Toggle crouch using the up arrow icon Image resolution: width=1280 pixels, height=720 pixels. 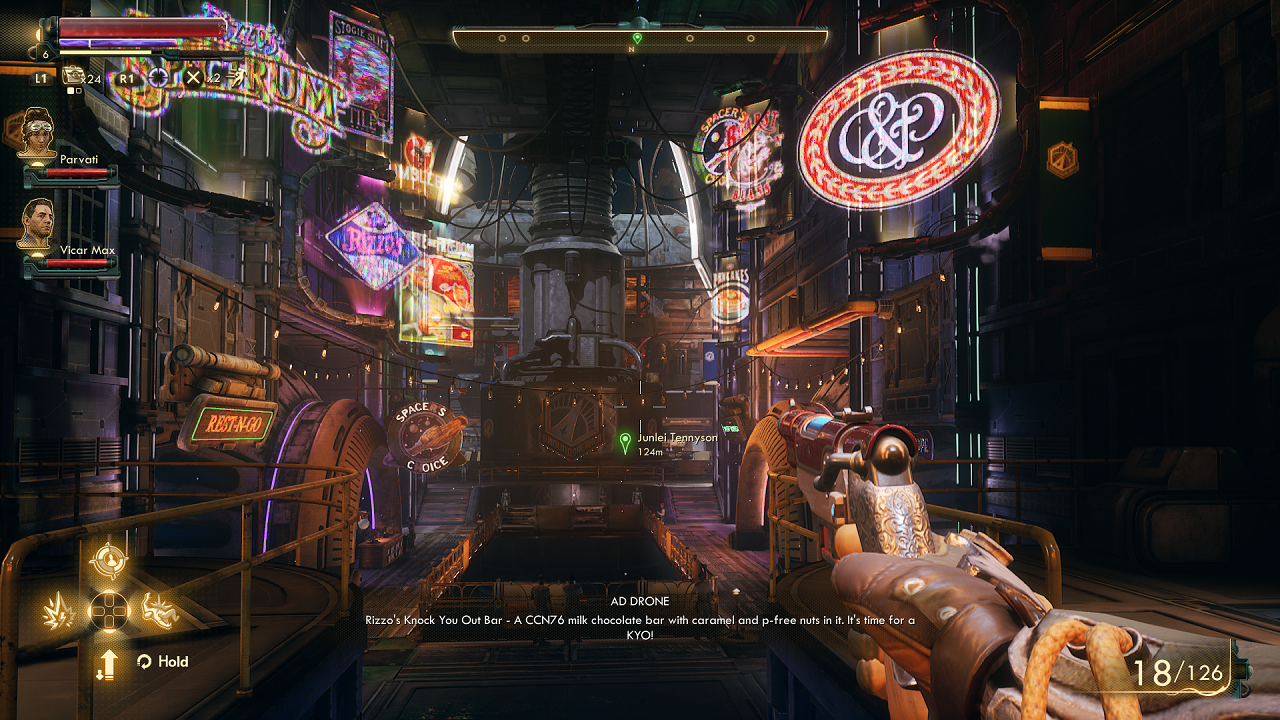pos(110,663)
